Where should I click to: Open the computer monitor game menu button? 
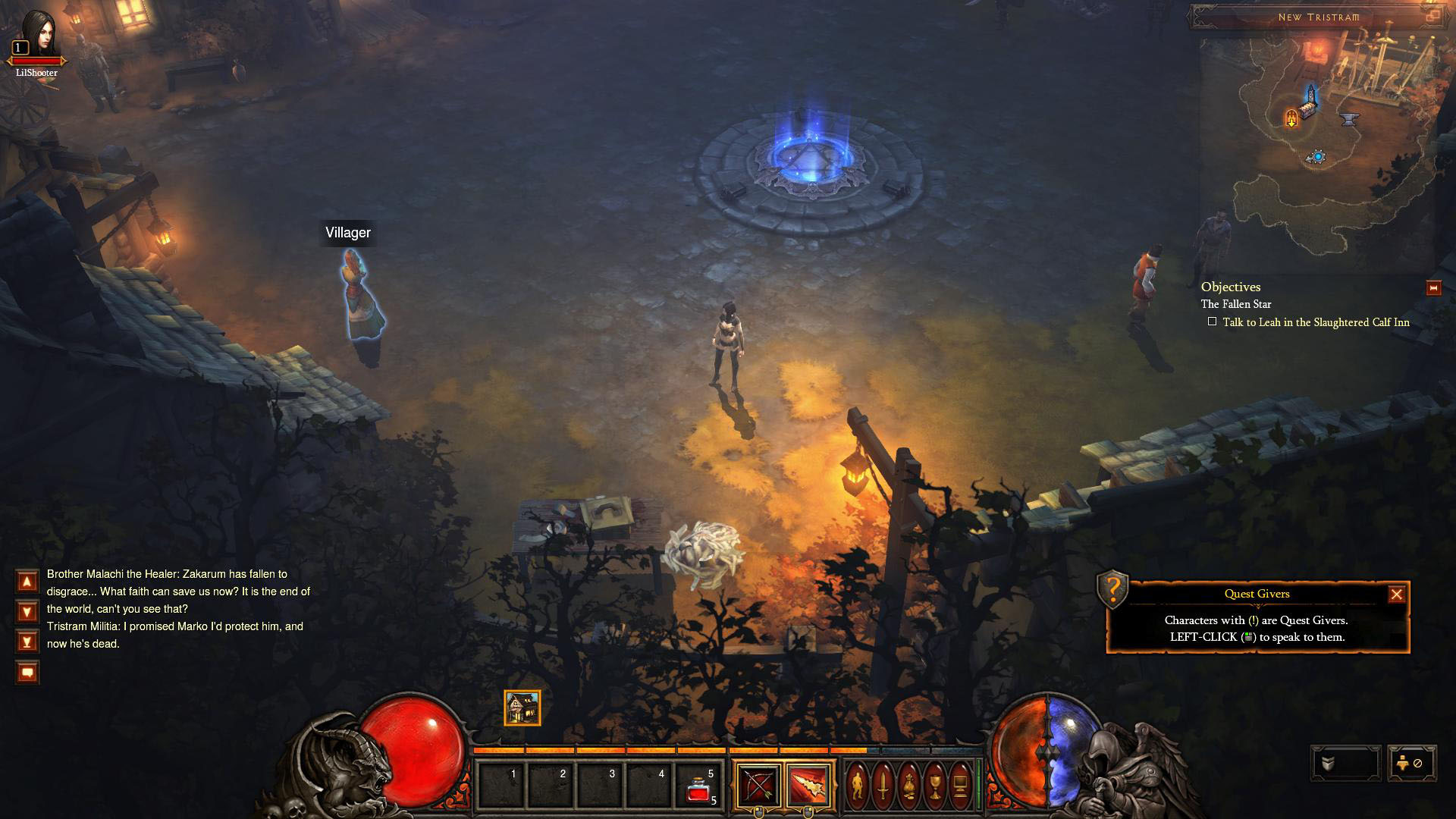tap(961, 786)
